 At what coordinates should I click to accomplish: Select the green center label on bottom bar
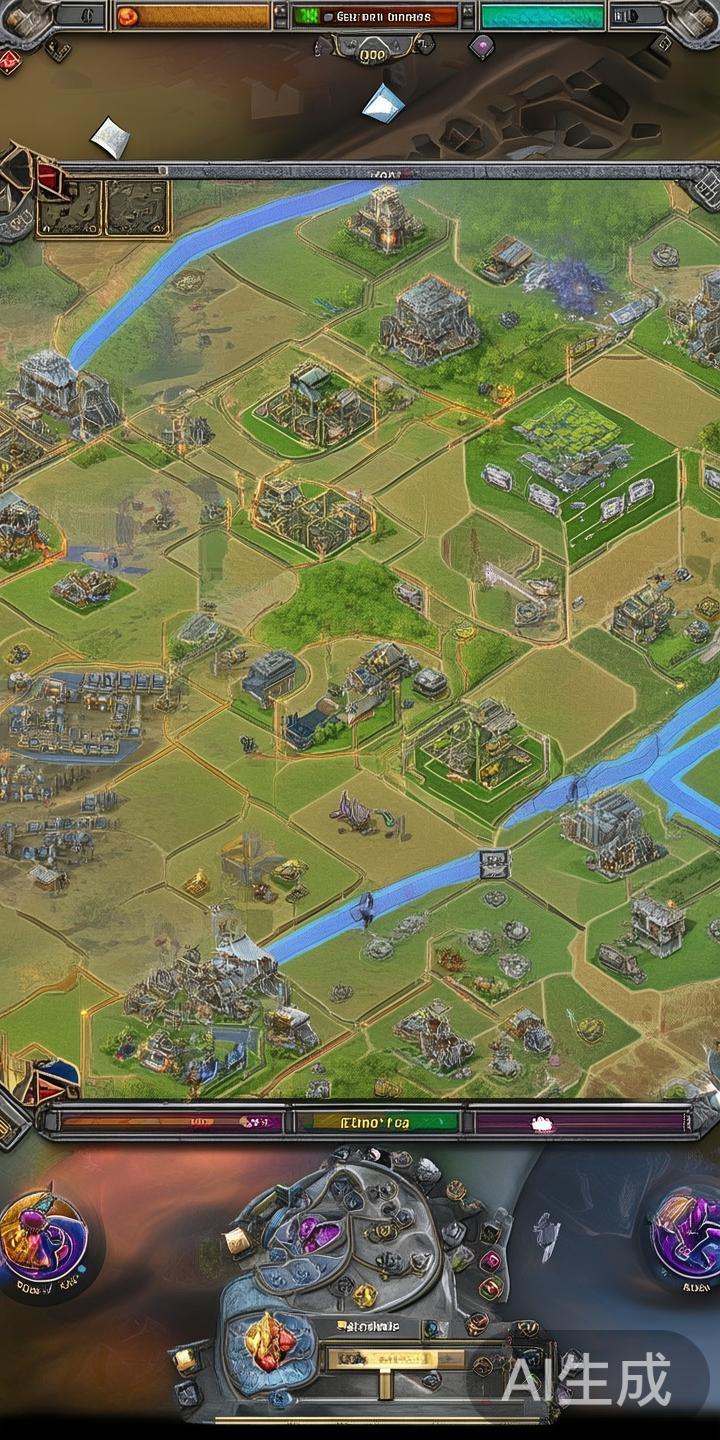coord(376,1122)
